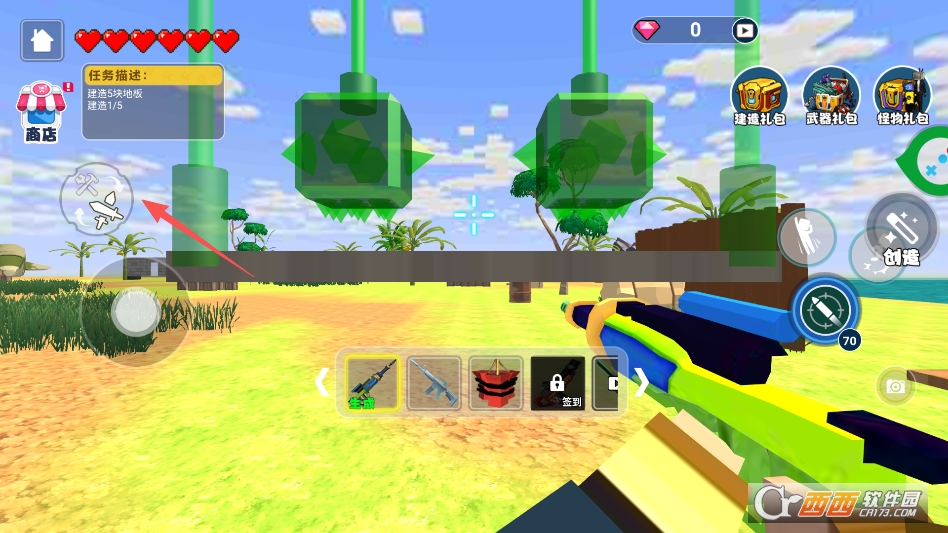The width and height of the screenshot is (948, 533).
Task: Toggle build and combat mode switch
Action: [x=96, y=197]
